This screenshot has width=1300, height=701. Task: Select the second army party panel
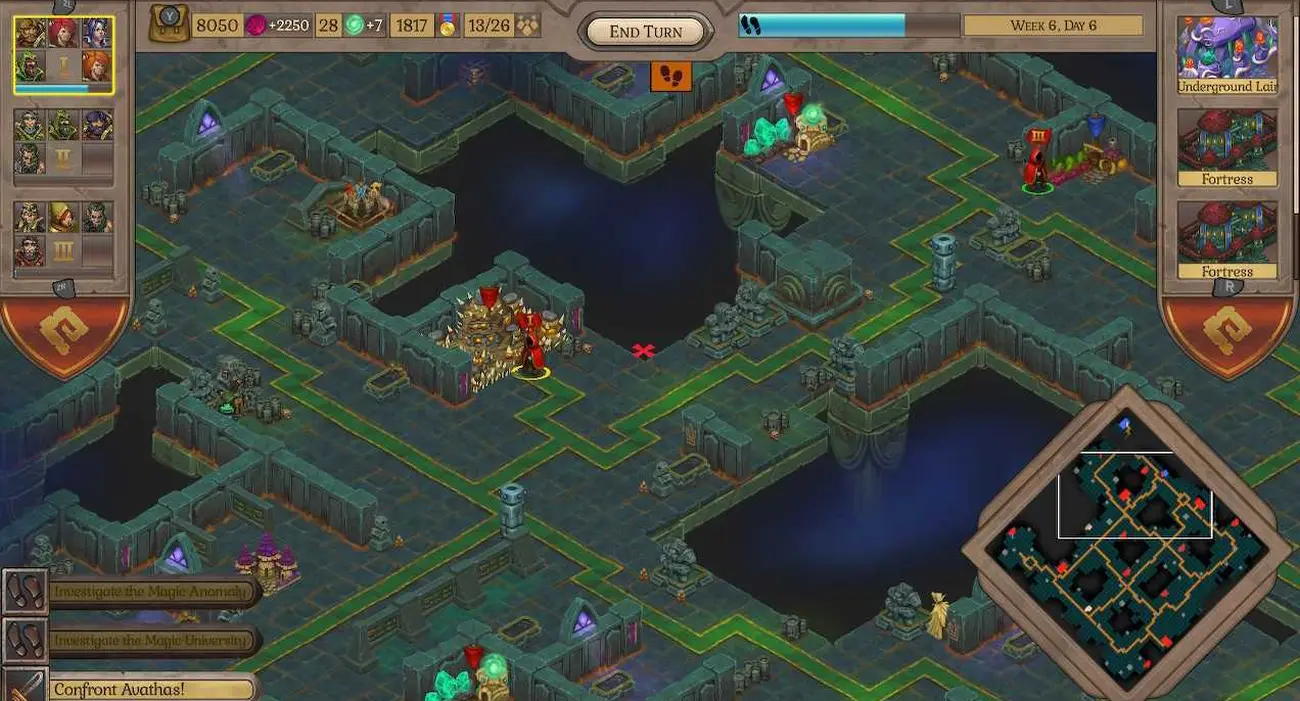[64, 143]
